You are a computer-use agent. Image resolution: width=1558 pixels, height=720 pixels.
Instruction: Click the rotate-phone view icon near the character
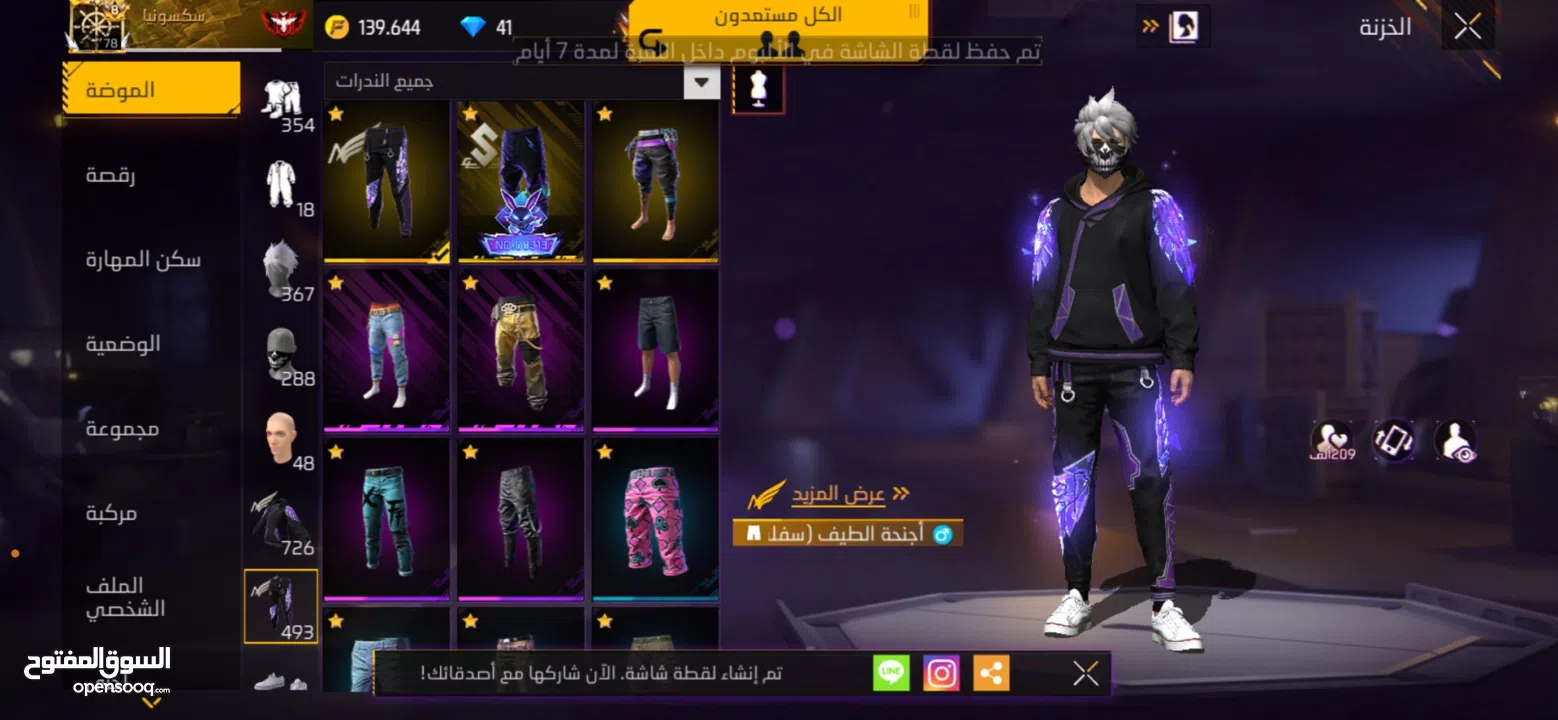pos(1393,440)
